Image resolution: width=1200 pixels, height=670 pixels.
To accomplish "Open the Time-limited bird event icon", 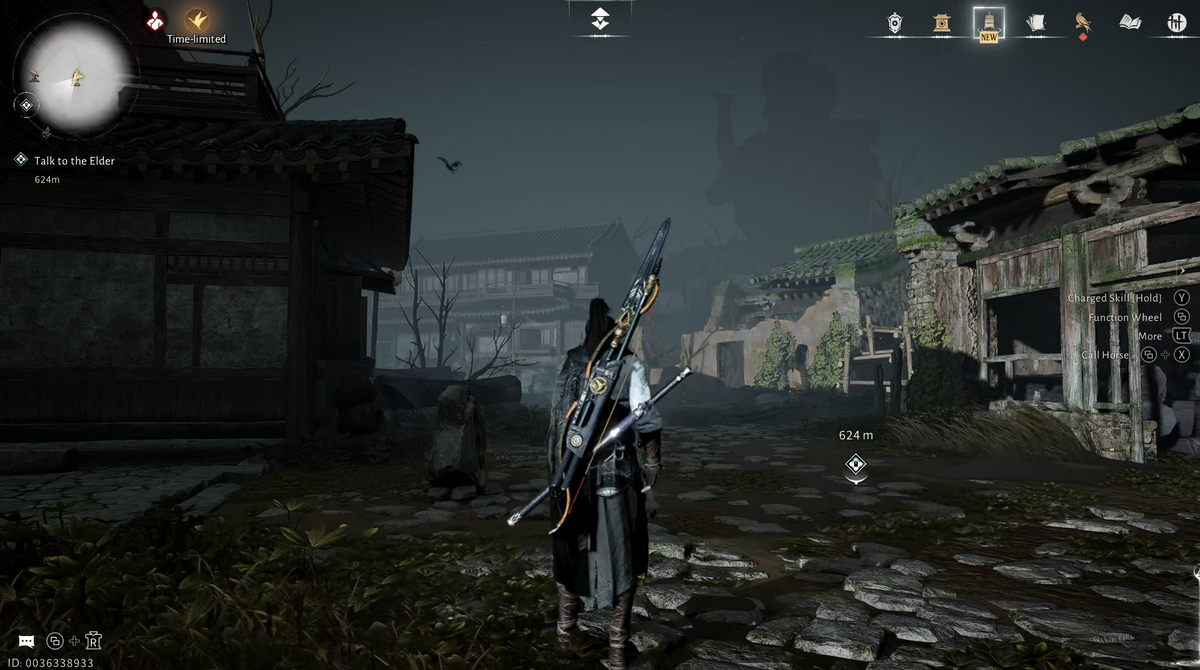I will pos(196,20).
